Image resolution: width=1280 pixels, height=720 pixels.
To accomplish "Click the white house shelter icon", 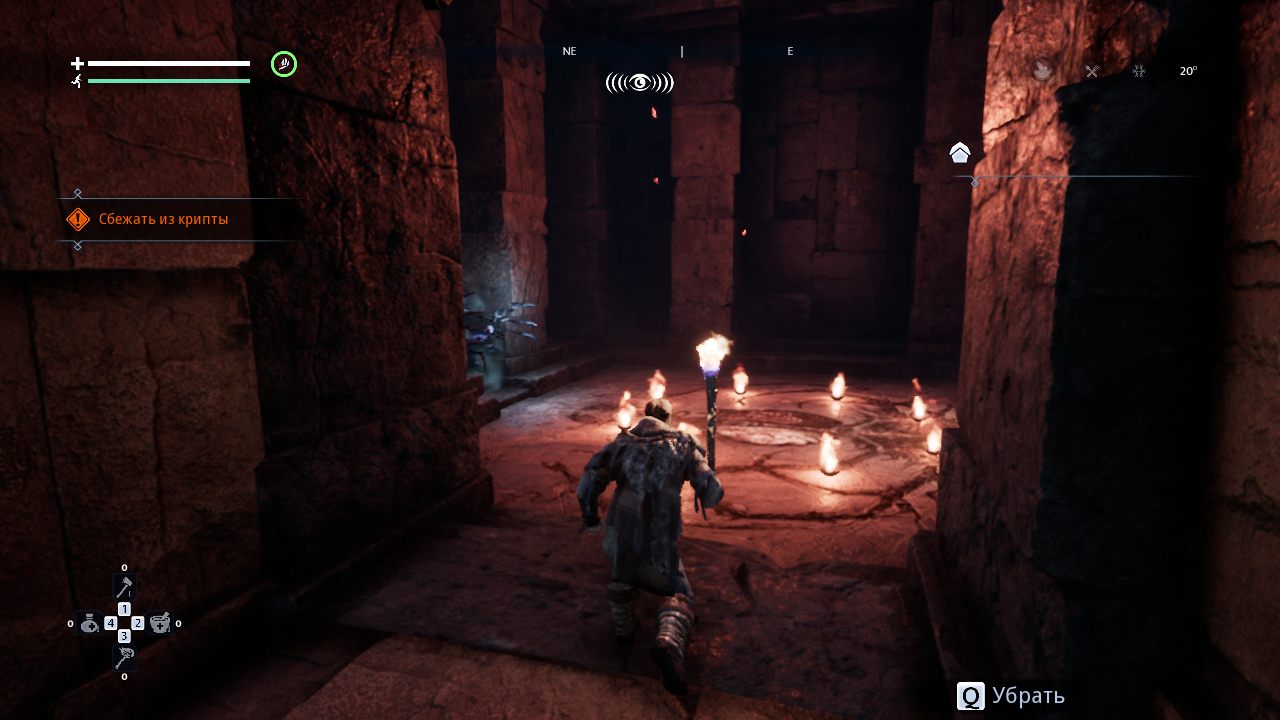I will [960, 153].
